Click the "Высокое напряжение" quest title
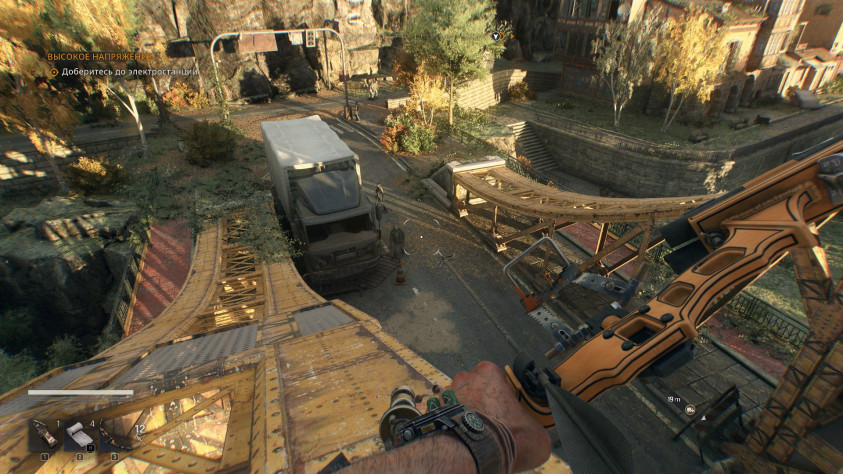The image size is (843, 474). click(x=100, y=56)
